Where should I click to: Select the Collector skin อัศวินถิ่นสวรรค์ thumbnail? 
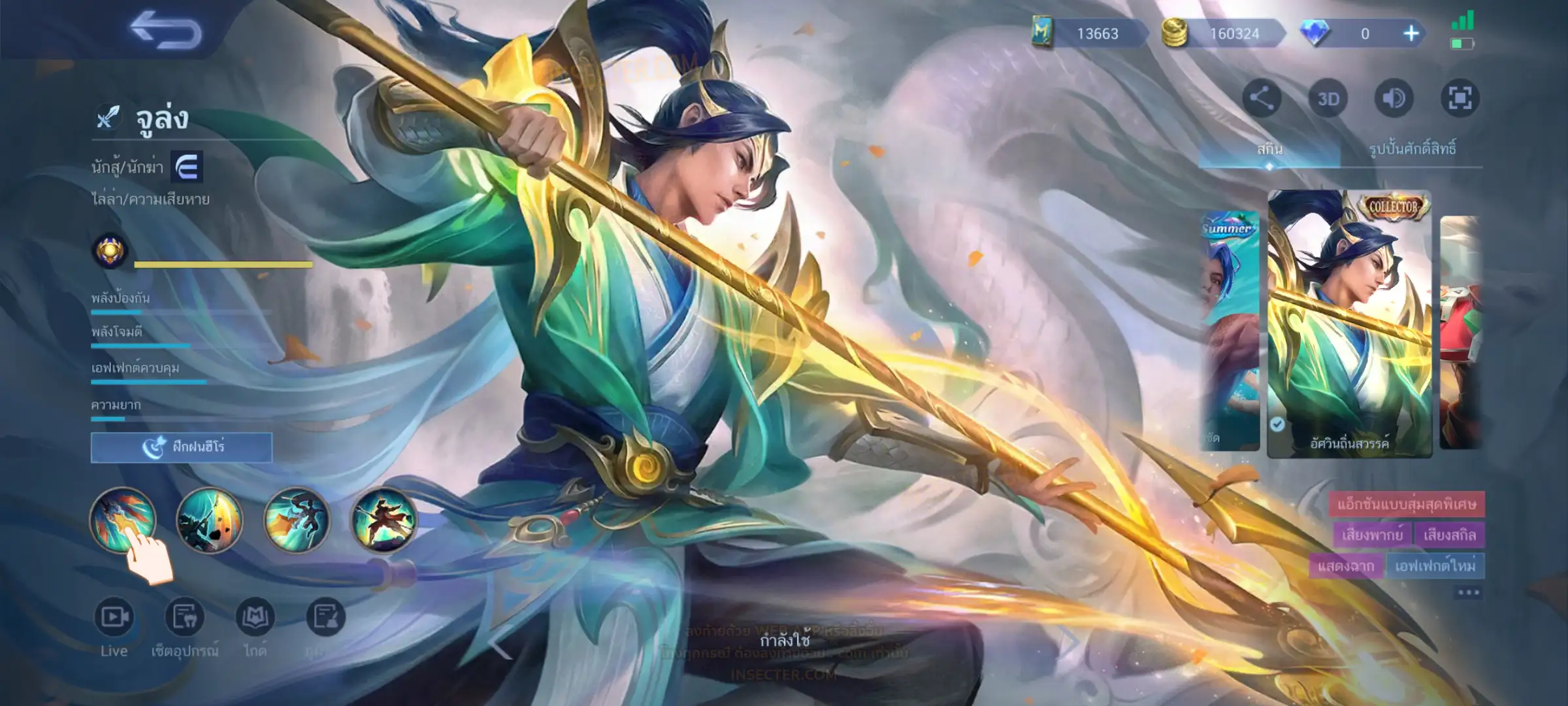coord(1349,324)
